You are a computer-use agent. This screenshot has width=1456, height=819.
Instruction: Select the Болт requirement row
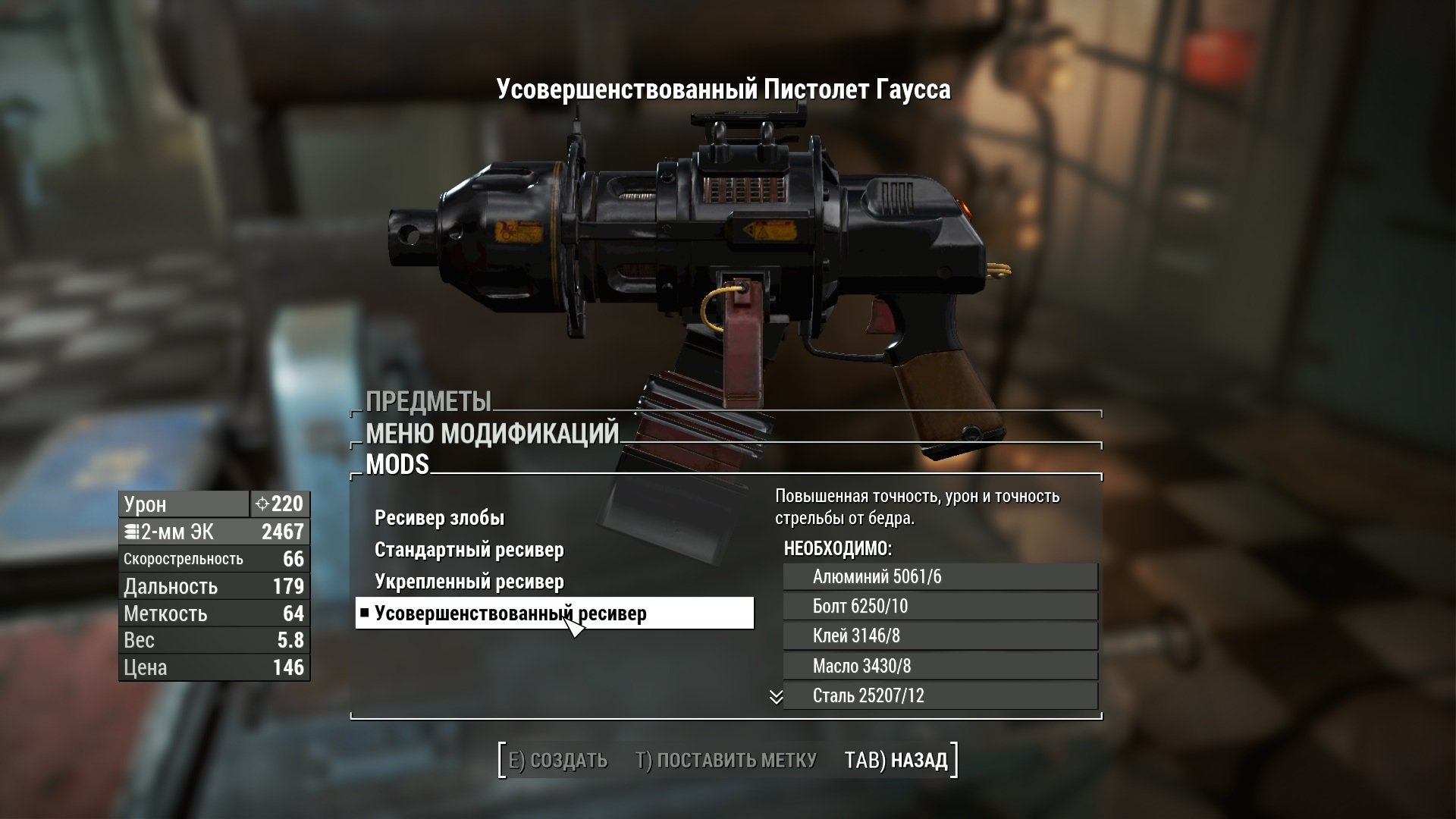pyautogui.click(x=940, y=607)
